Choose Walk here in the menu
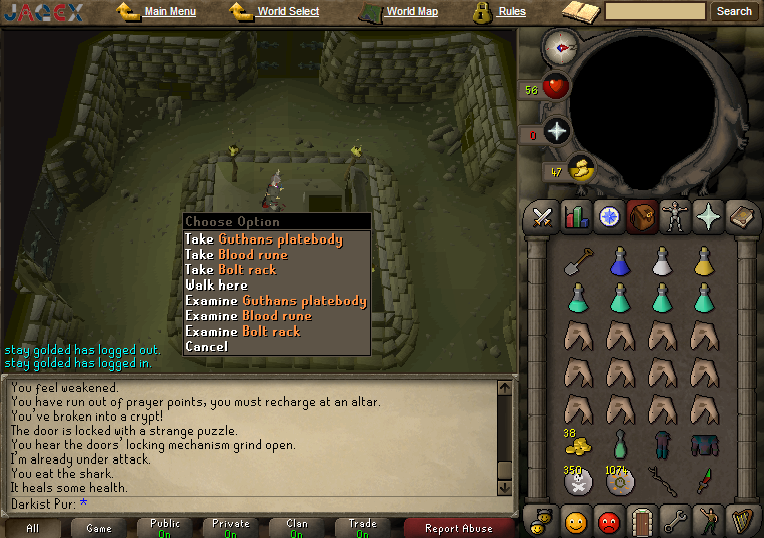Screen dimensions: 764x538 [216, 285]
